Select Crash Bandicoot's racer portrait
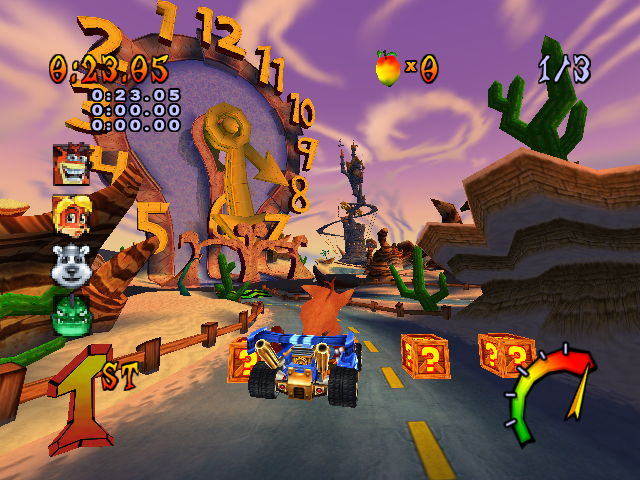This screenshot has height=480, width=640. coord(73,164)
